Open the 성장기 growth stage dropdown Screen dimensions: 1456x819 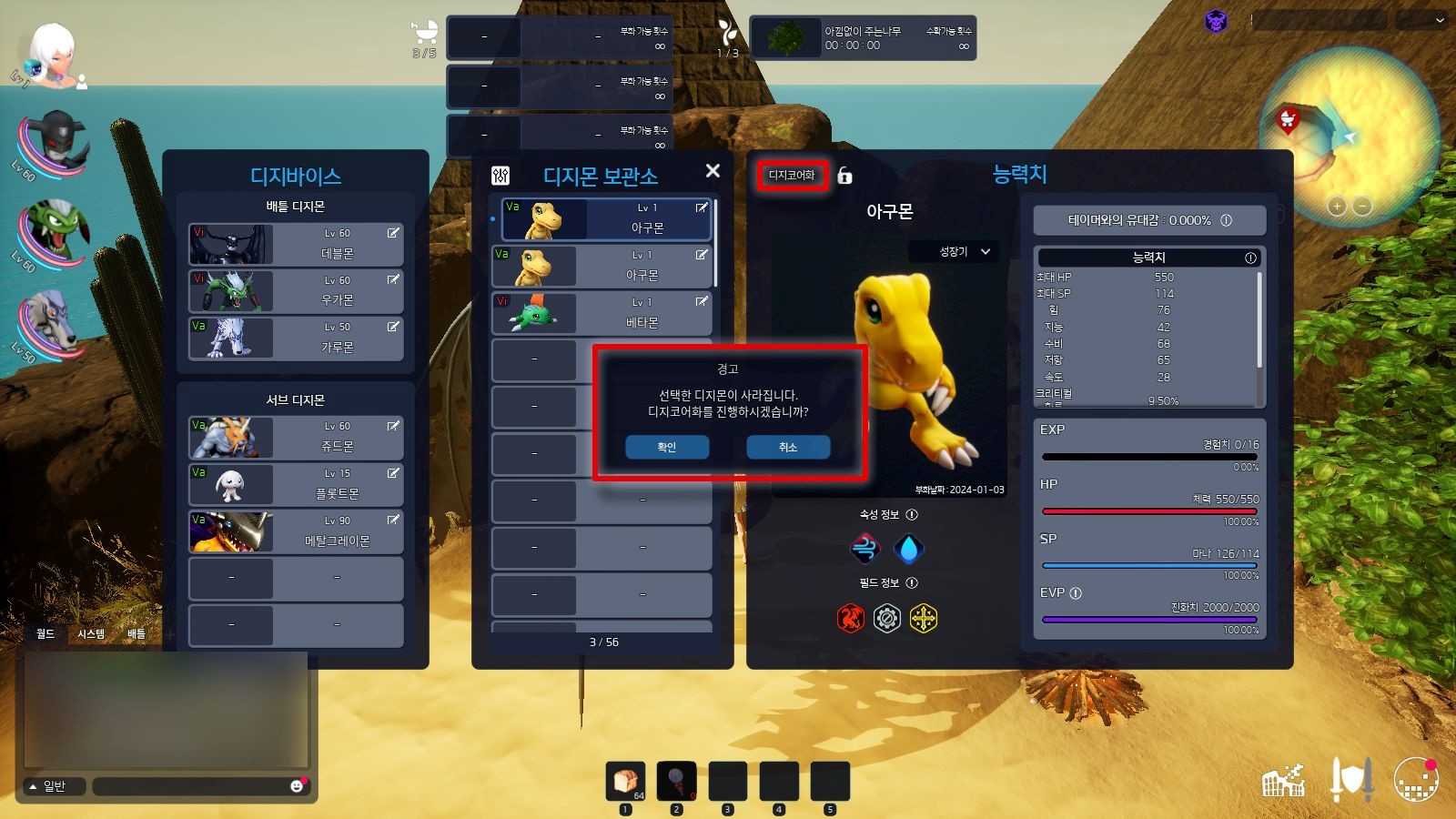click(955, 251)
